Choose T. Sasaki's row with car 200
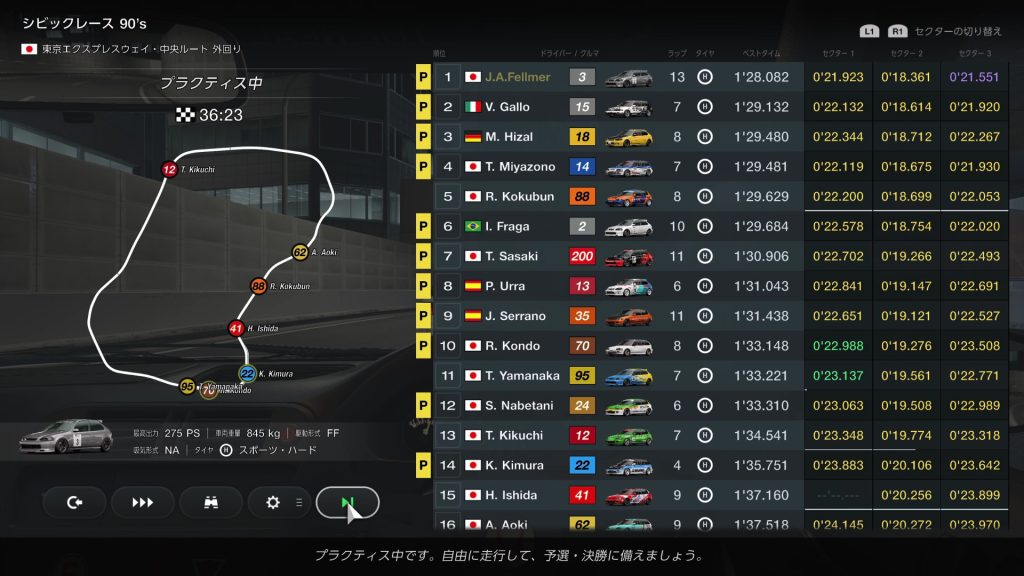The height and width of the screenshot is (576, 1024). click(620, 257)
